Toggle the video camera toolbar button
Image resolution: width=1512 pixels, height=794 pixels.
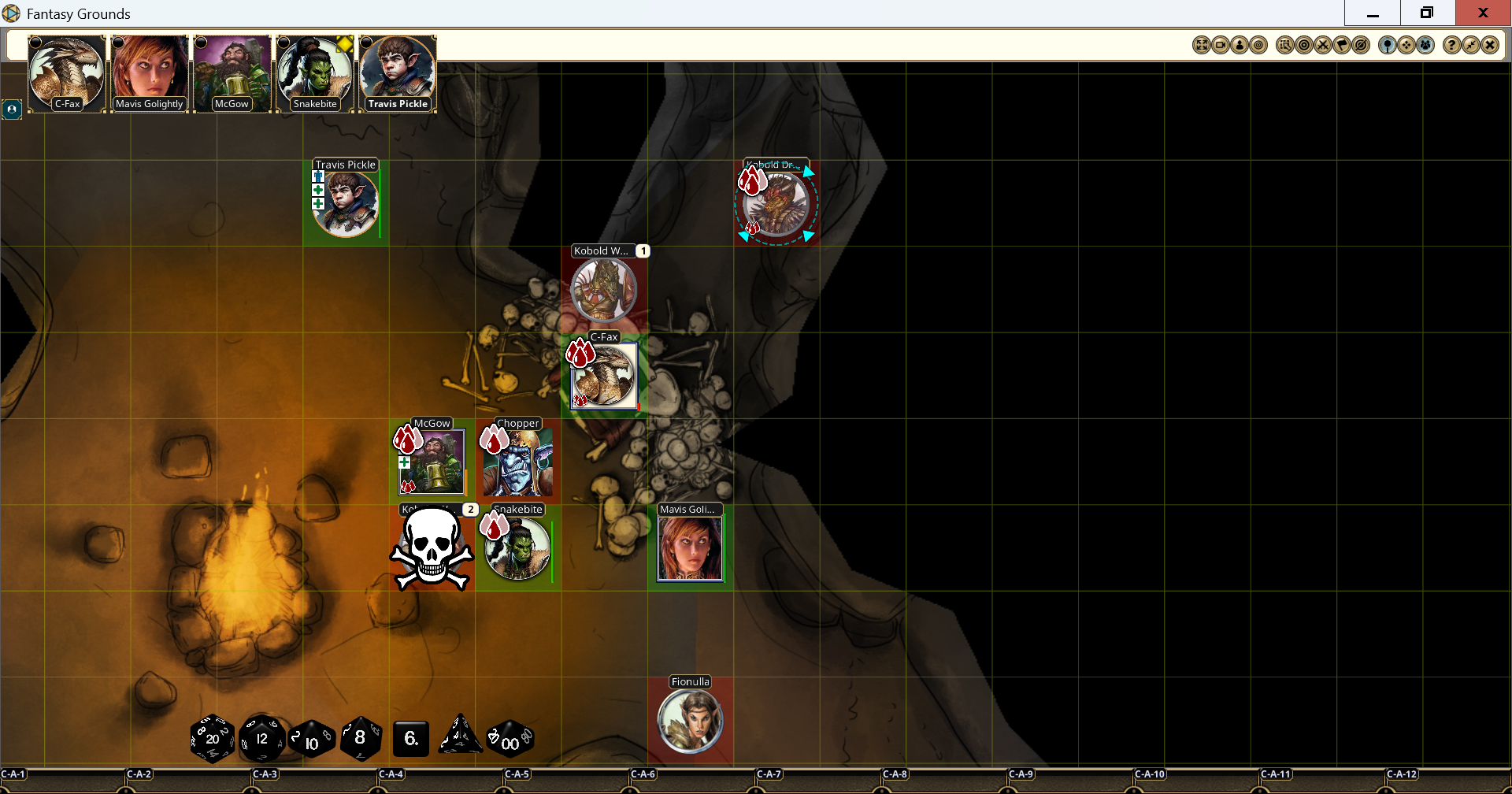click(x=1221, y=46)
